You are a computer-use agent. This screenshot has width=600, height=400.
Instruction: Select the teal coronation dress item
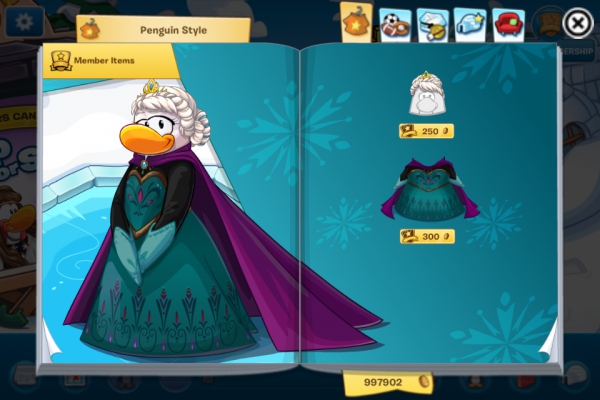click(x=429, y=191)
